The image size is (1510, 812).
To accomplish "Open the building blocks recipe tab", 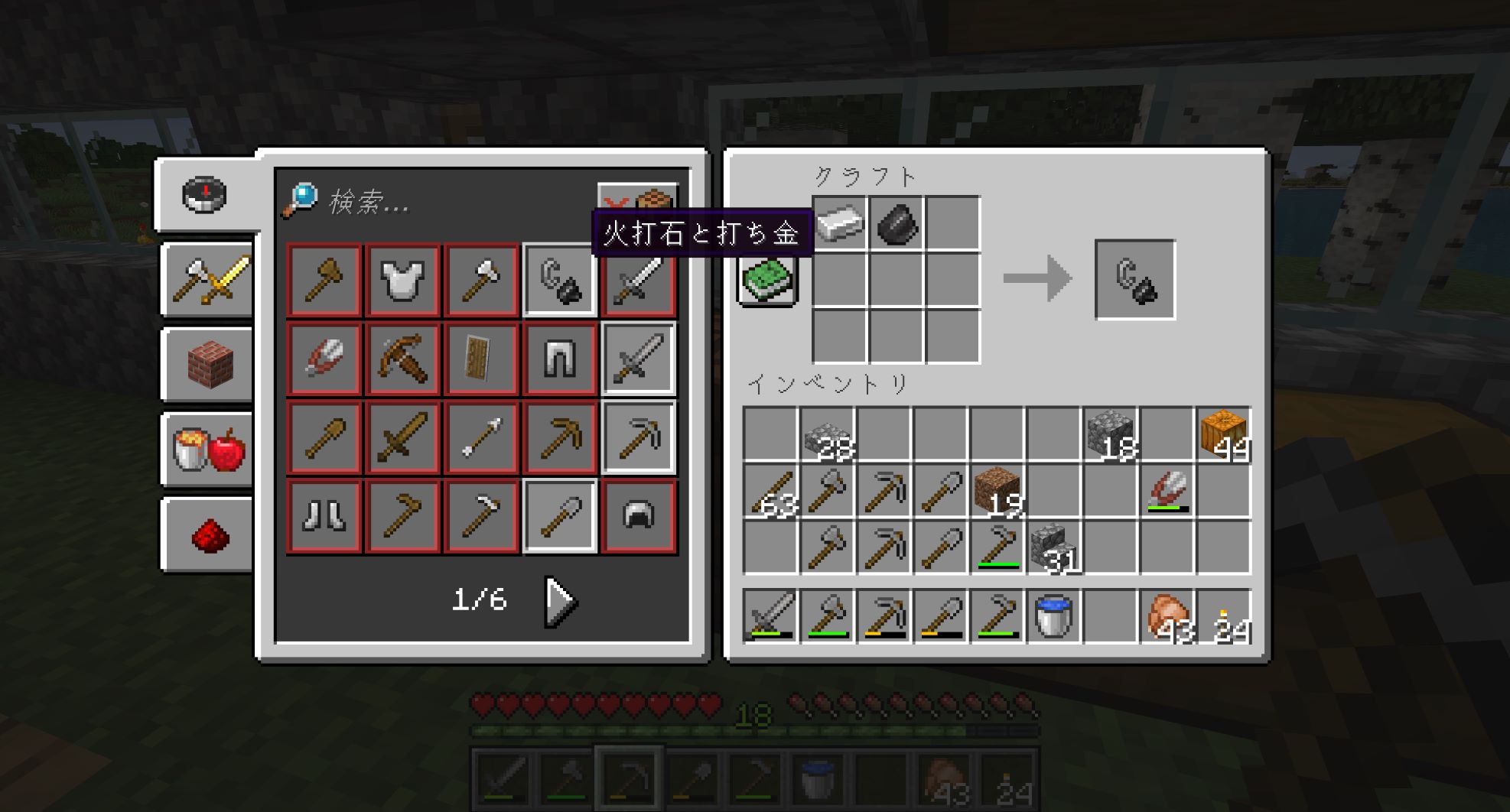I will (208, 365).
